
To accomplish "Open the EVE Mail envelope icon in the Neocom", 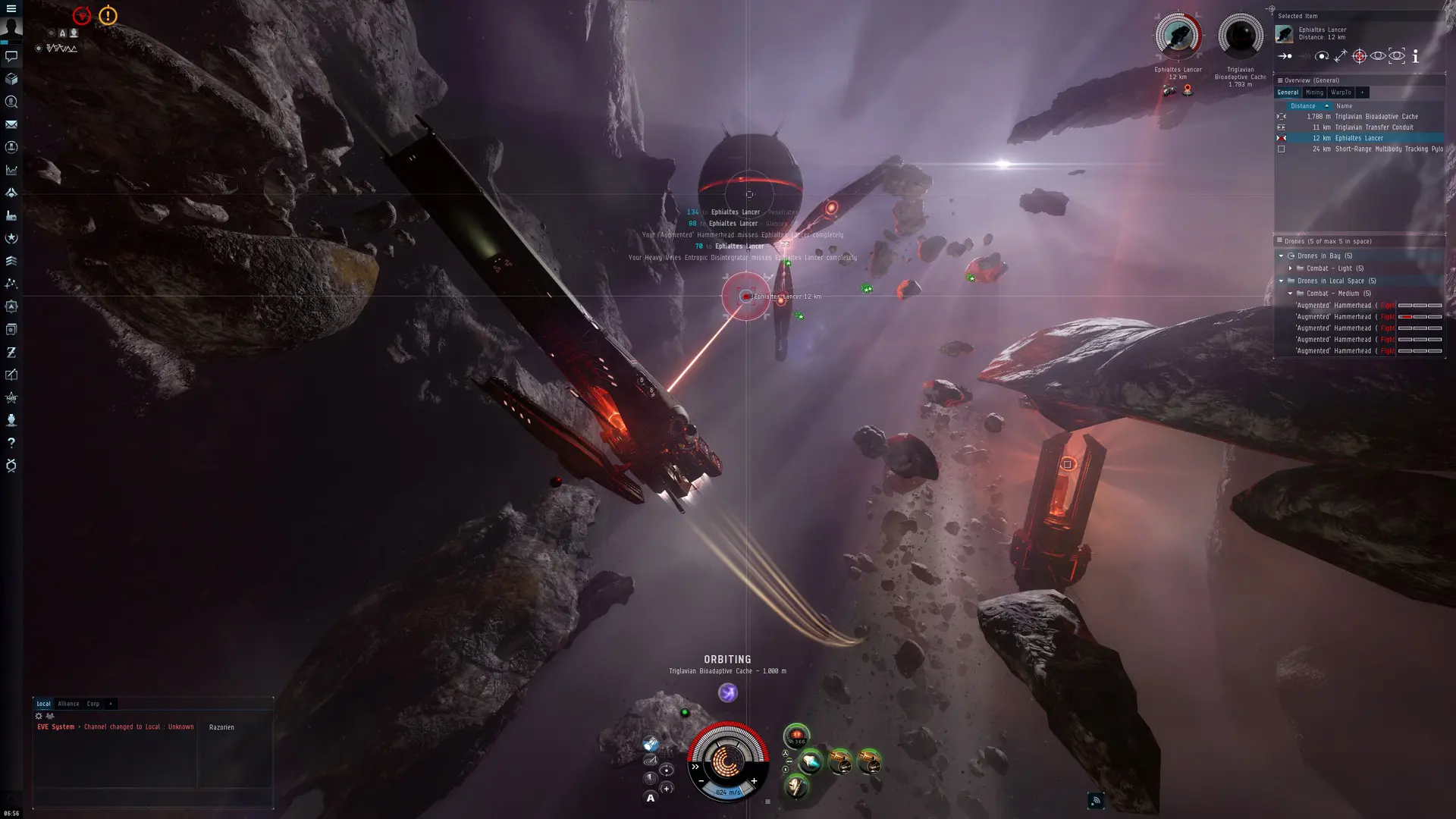I will click(x=11, y=124).
